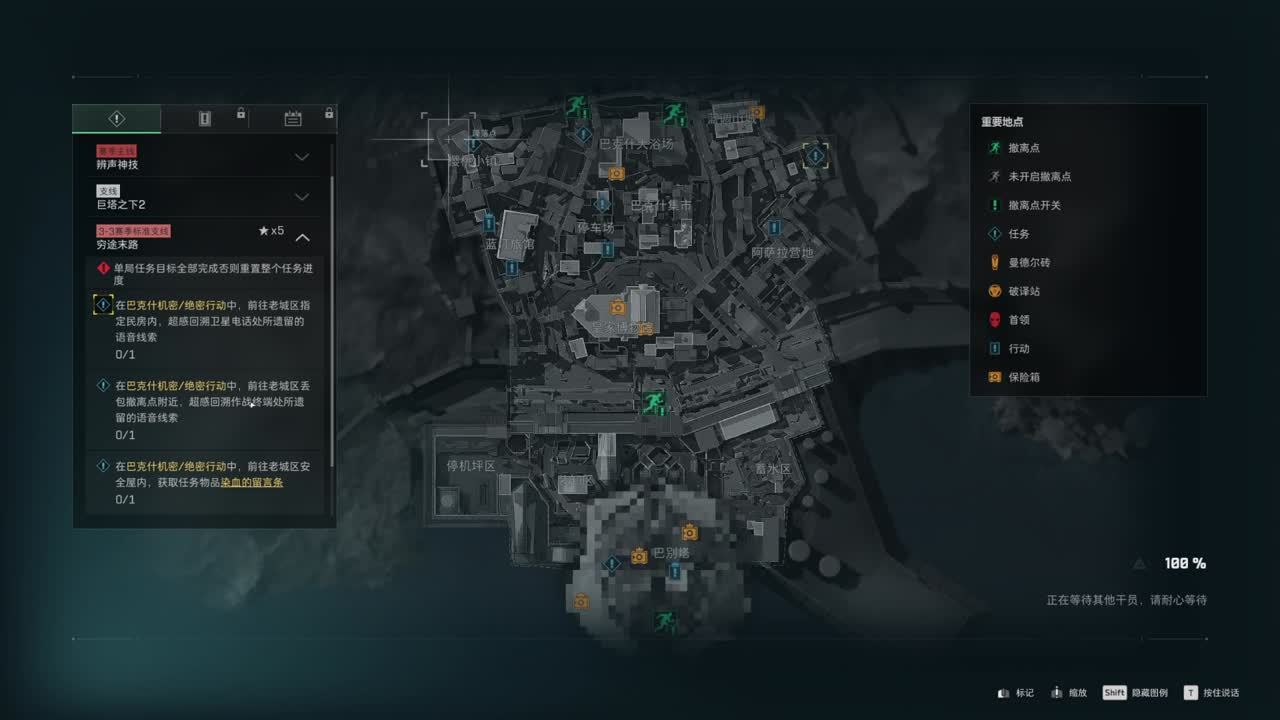Open the 染血的留言条 item link
Screen dimensions: 1280x720
click(x=252, y=482)
